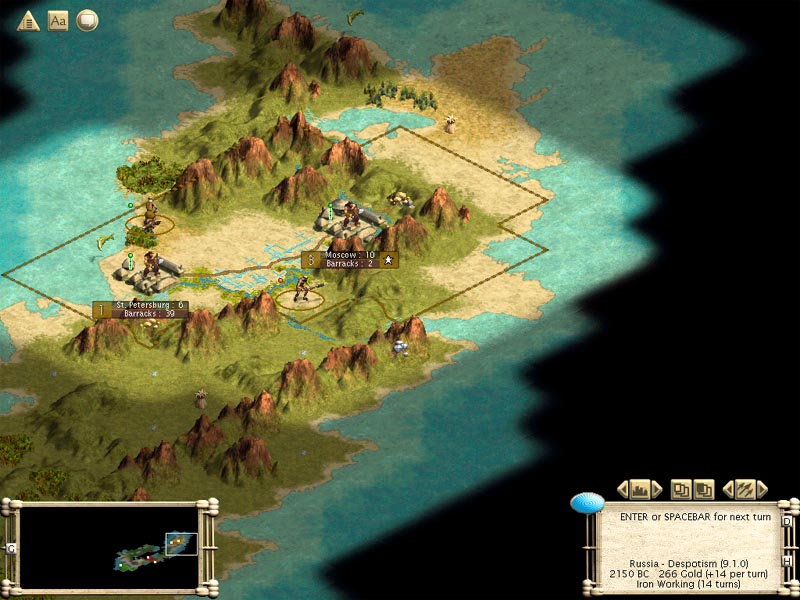Screen dimensions: 800x600
Task: Open the pyramid main menu icon
Action: point(28,21)
